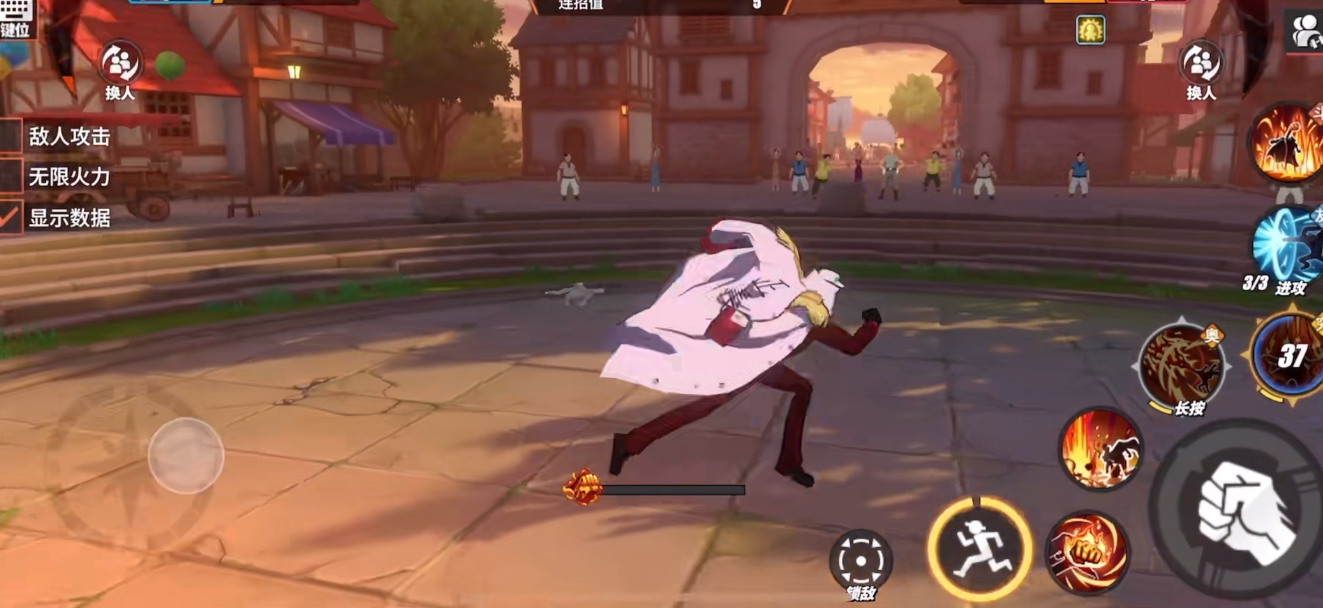
Task: Trigger the 长按 ultimate skill icon
Action: click(x=1185, y=367)
